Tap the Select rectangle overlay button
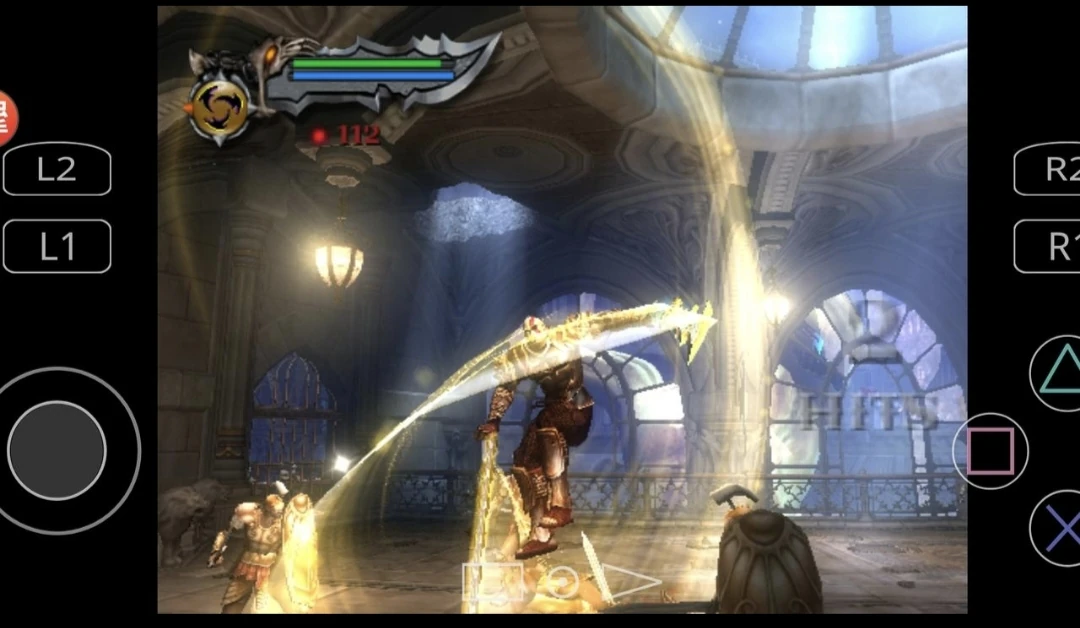The image size is (1080, 628). pyautogui.click(x=493, y=582)
